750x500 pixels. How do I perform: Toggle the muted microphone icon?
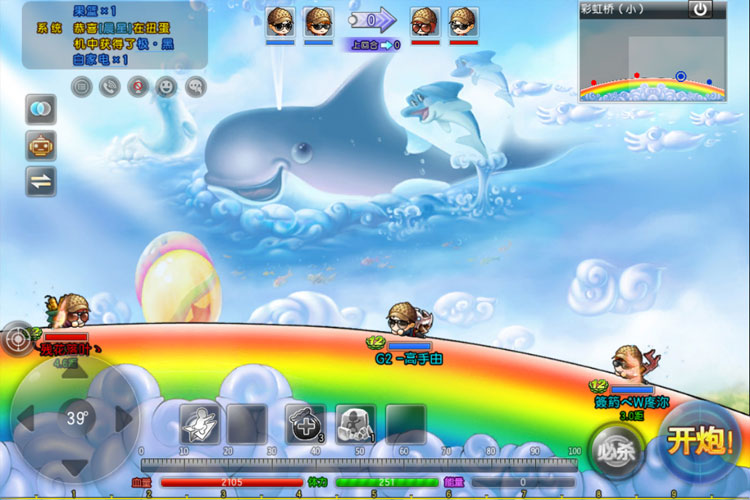tap(138, 86)
